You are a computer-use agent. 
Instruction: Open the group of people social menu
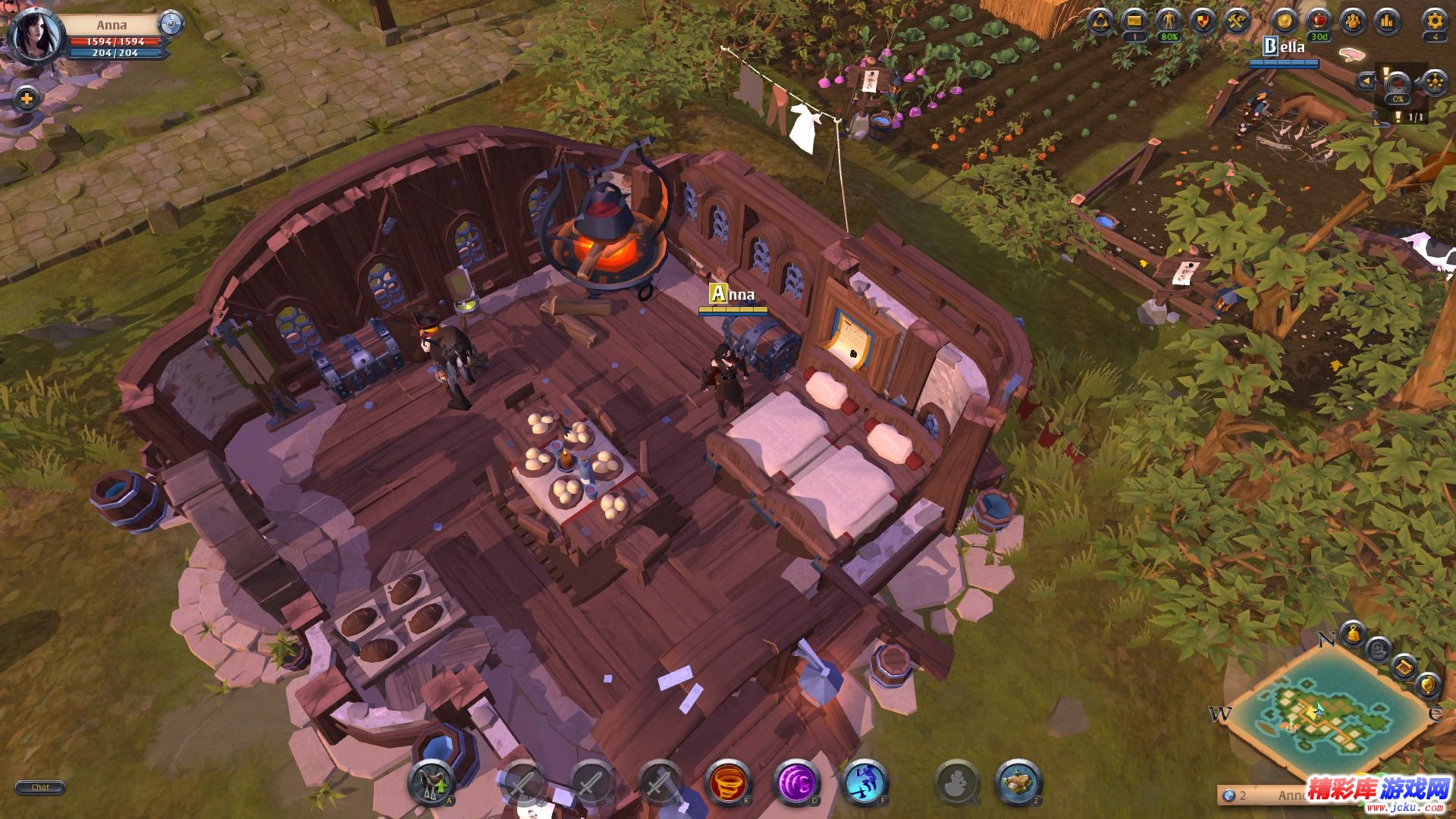click(1354, 21)
